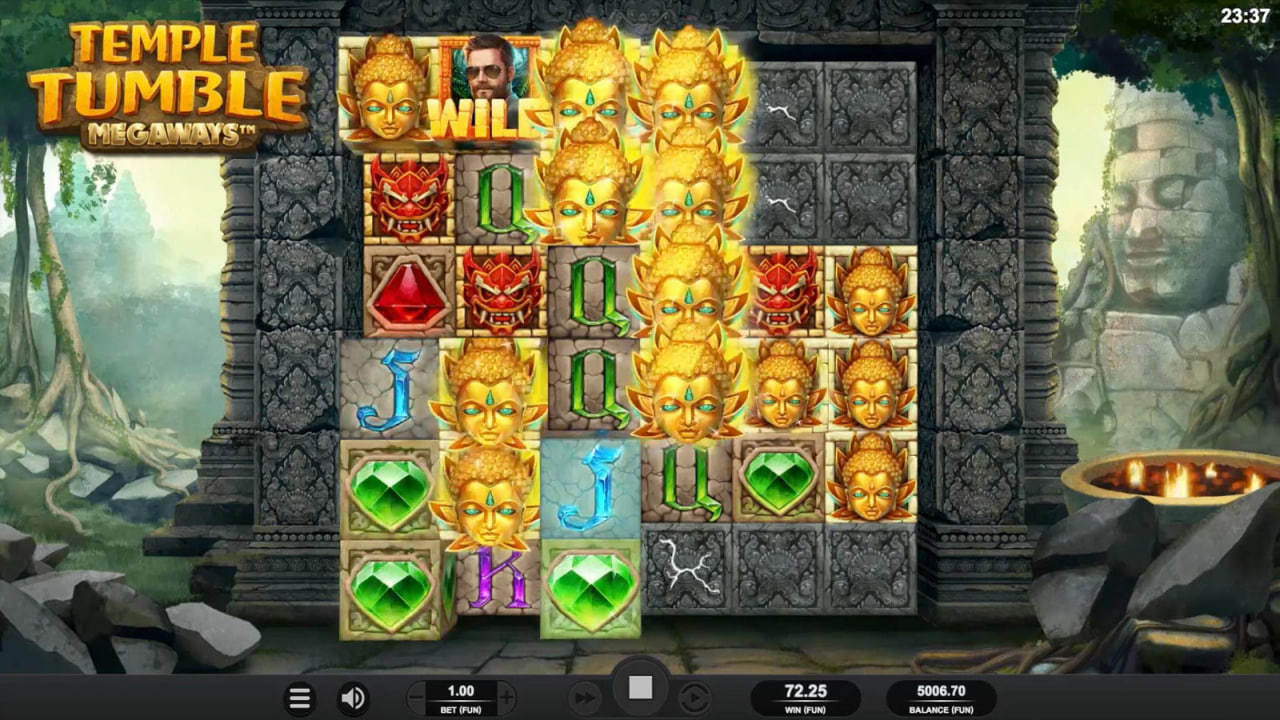The image size is (1280, 720).
Task: Open the game menu
Action: [299, 698]
